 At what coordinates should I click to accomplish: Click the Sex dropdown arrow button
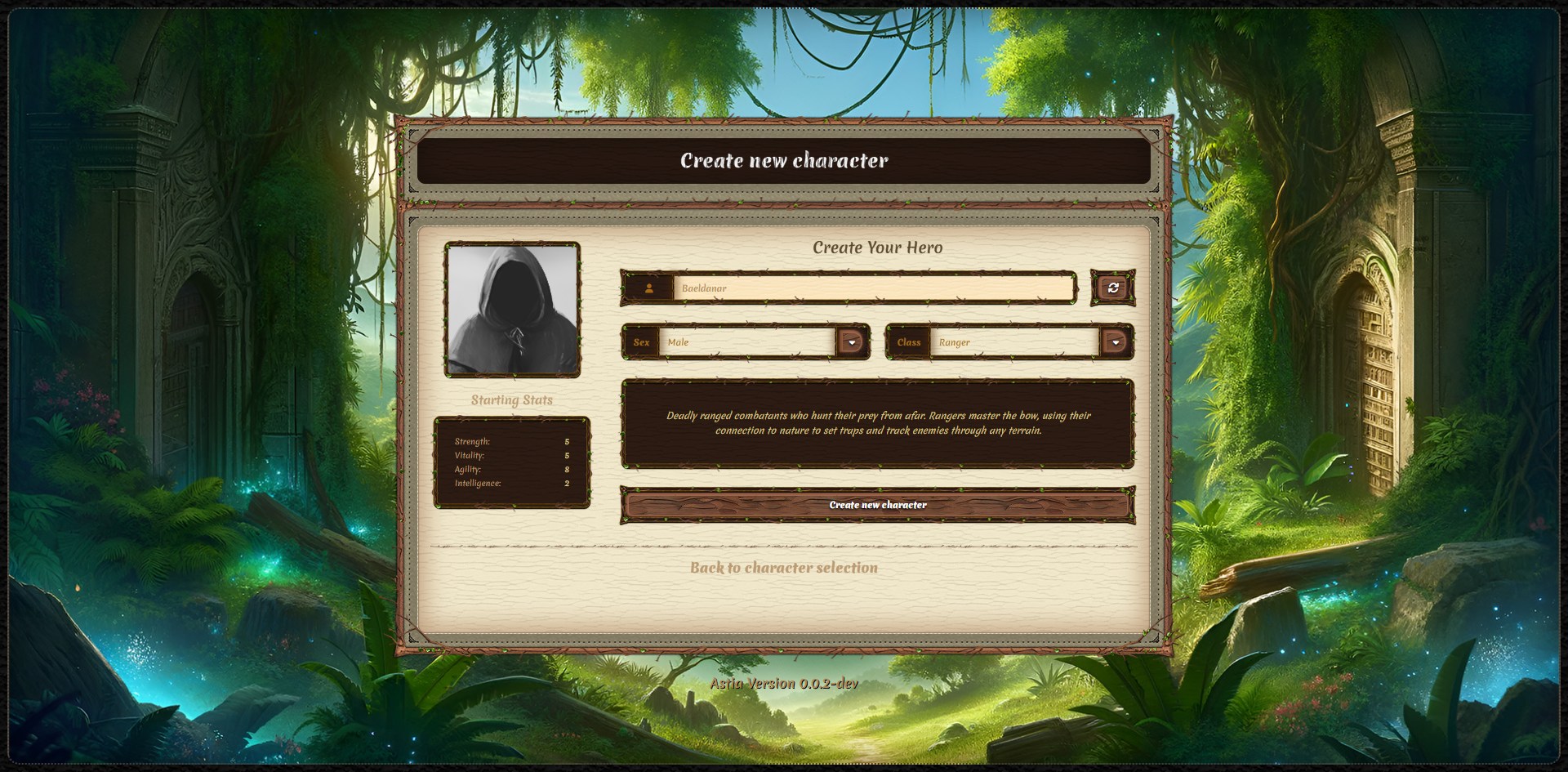point(853,342)
